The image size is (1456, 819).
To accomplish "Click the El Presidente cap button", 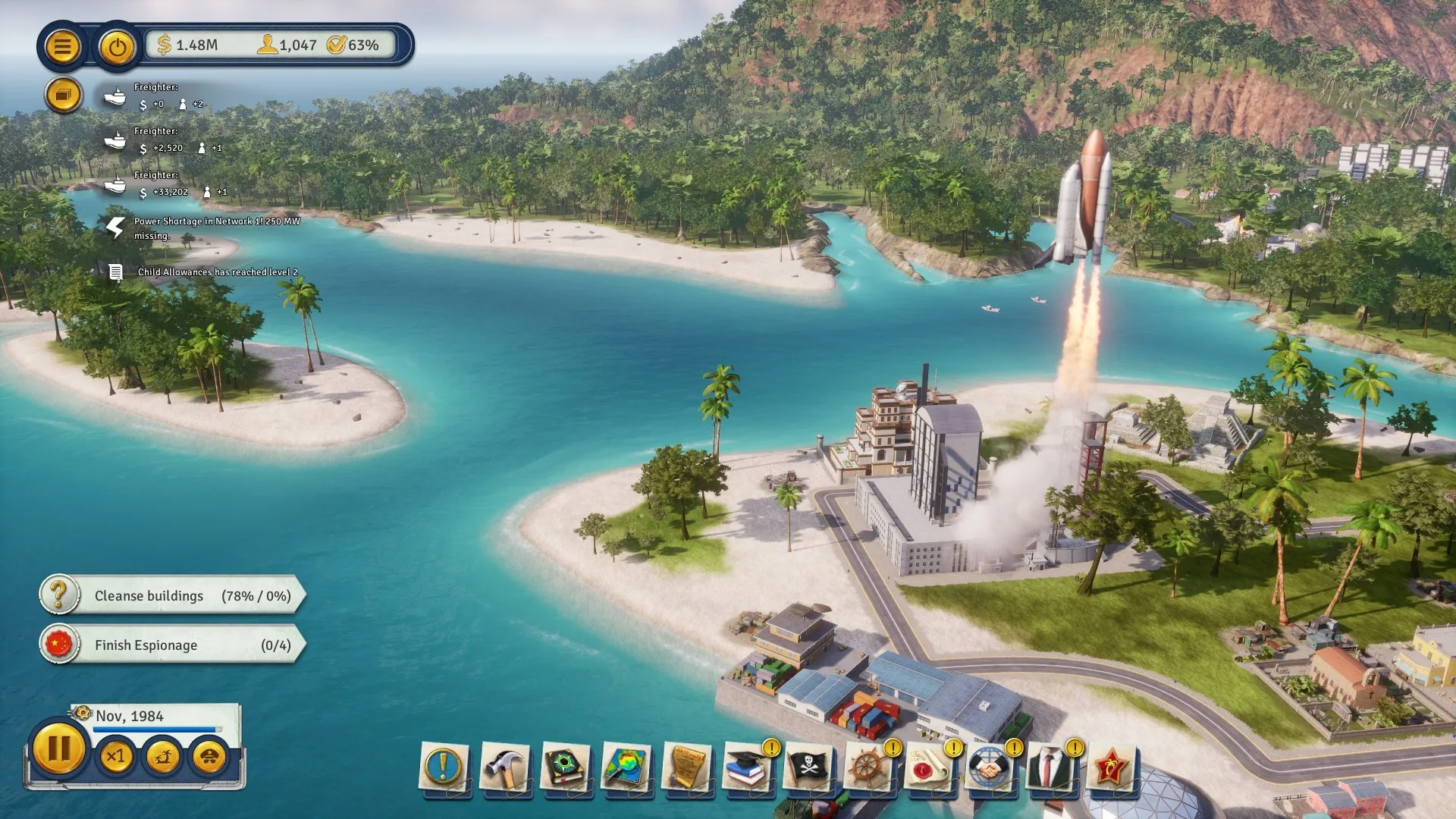I will [209, 757].
